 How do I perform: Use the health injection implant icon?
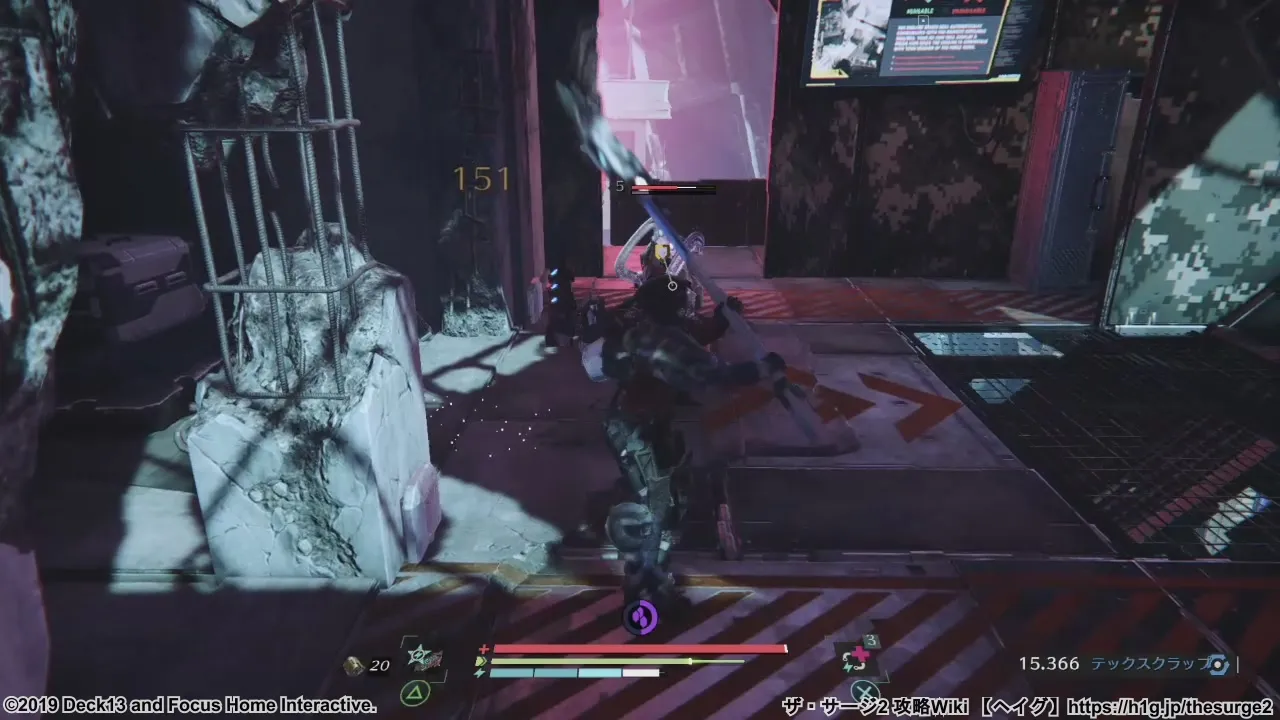point(859,657)
